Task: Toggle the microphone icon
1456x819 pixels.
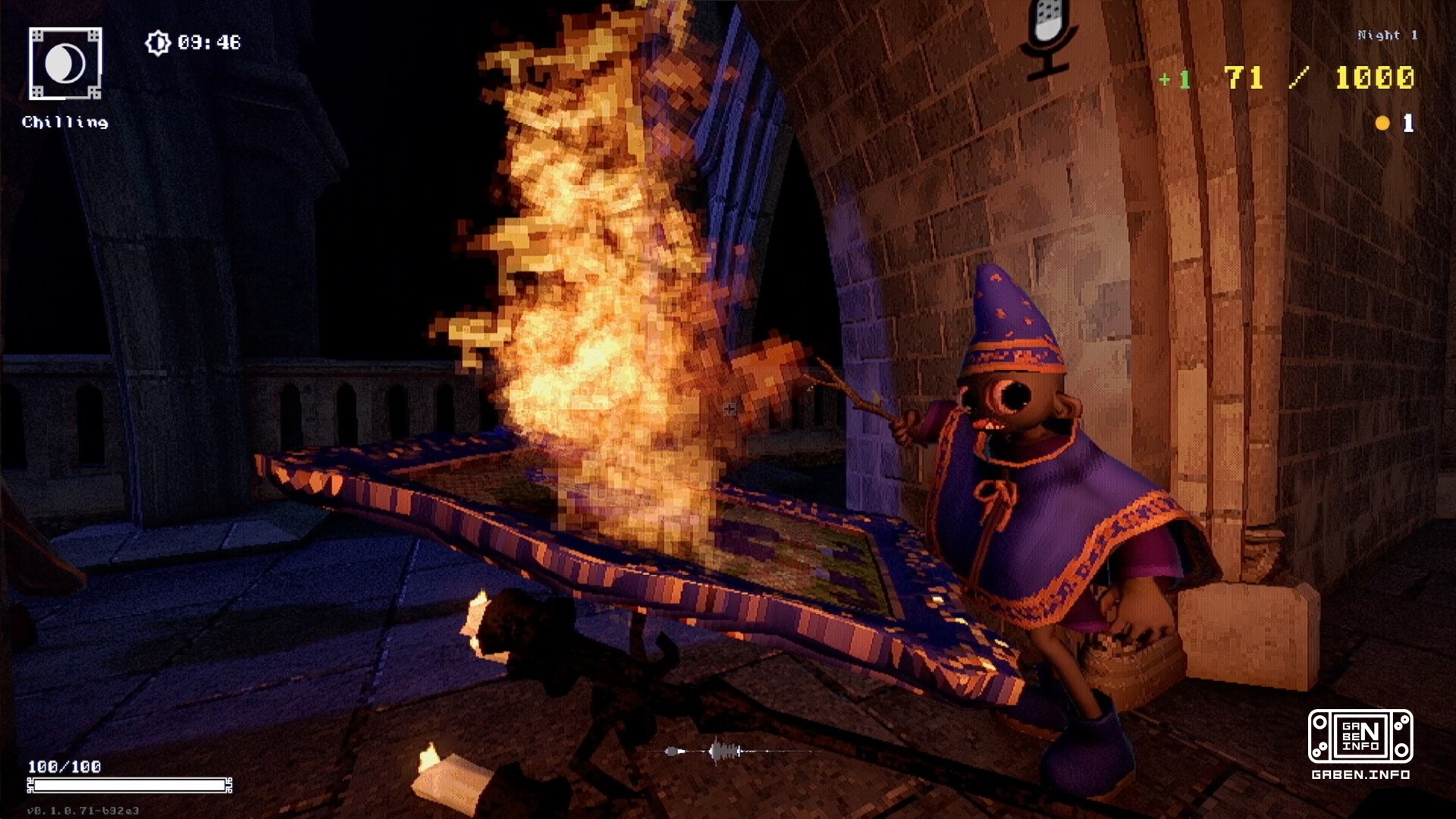Action: 1049,36
